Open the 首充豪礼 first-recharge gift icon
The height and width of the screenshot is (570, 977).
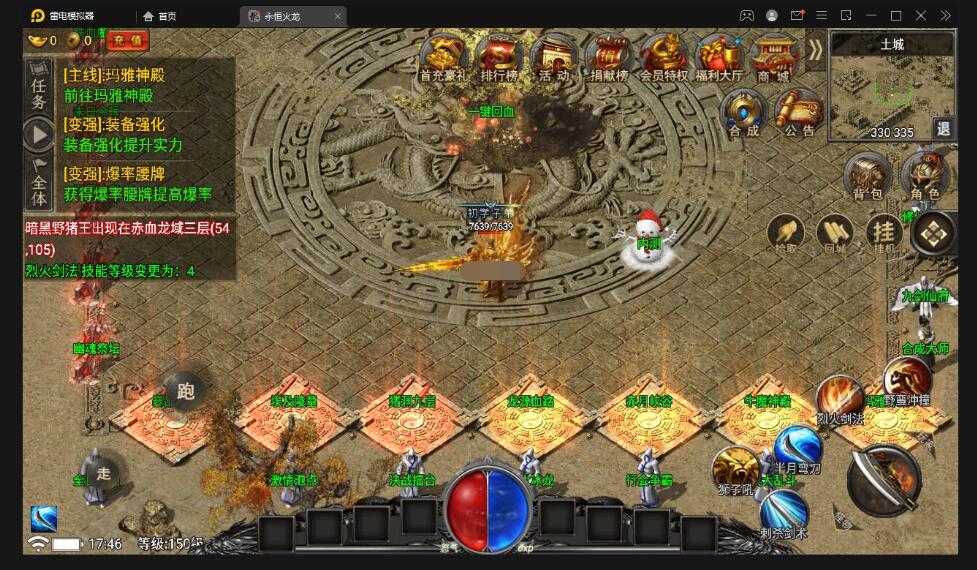[x=445, y=56]
